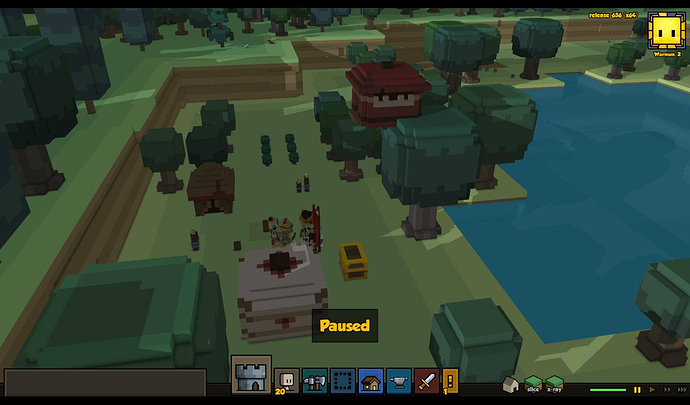690x405 pixels.
Task: Open the harvest menu with axe and hammer
Action: 314,380
